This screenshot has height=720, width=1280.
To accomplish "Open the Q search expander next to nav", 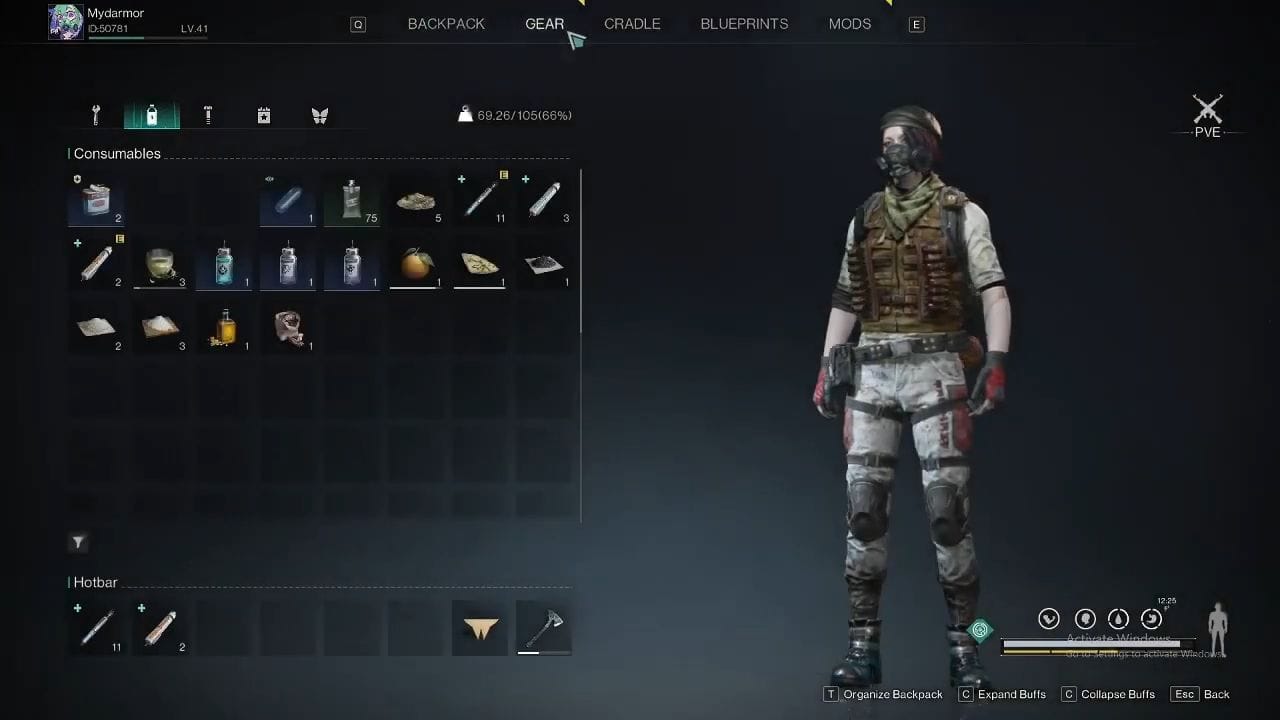I will point(358,24).
